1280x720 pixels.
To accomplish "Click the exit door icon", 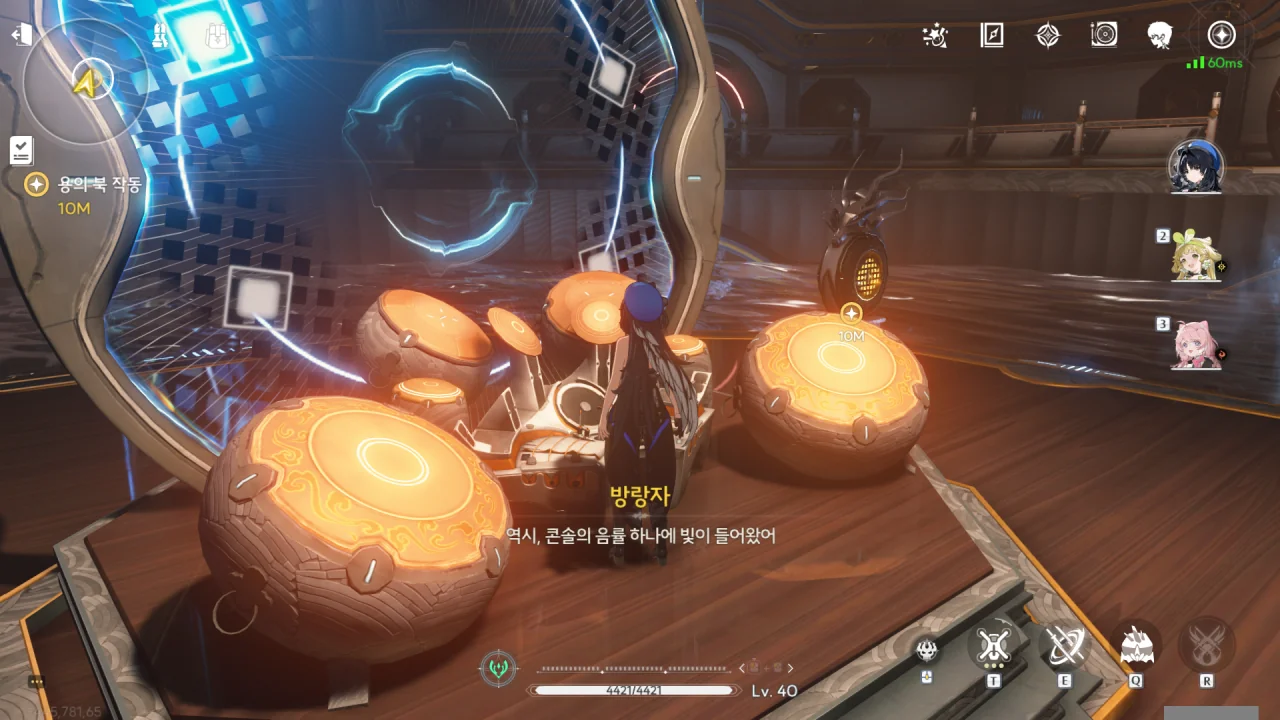I will tap(21, 36).
